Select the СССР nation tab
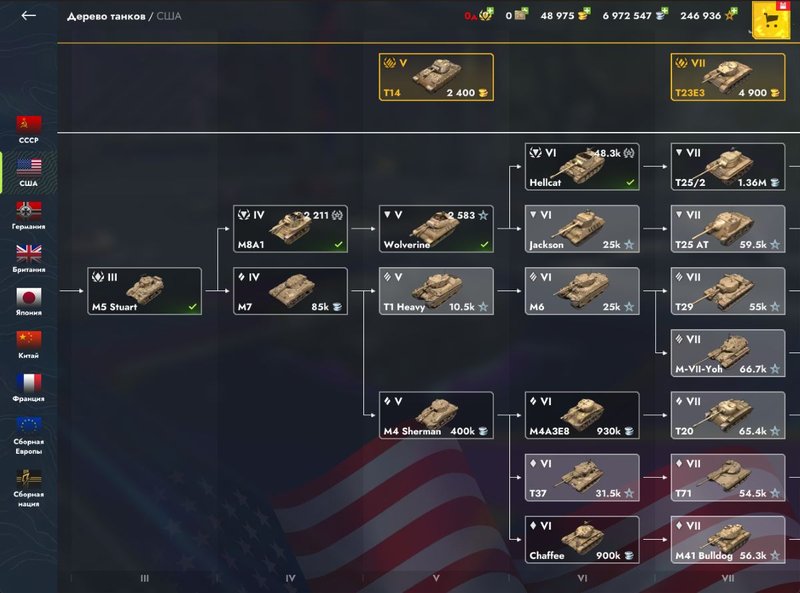The image size is (800, 593). (x=29, y=129)
